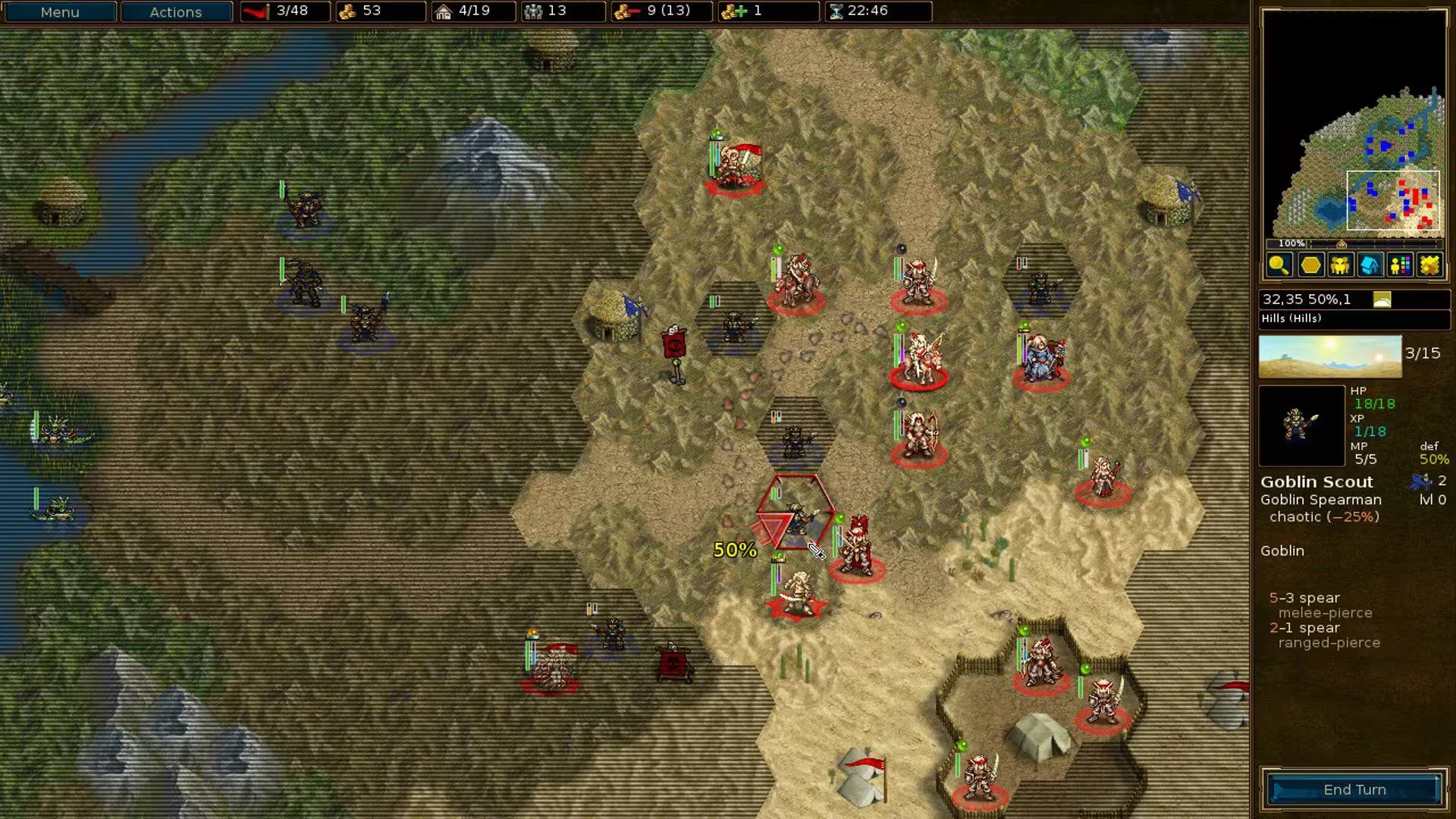Toggle the unit color-coding minimap button
Image resolution: width=1456 pixels, height=819 pixels.
(1400, 265)
